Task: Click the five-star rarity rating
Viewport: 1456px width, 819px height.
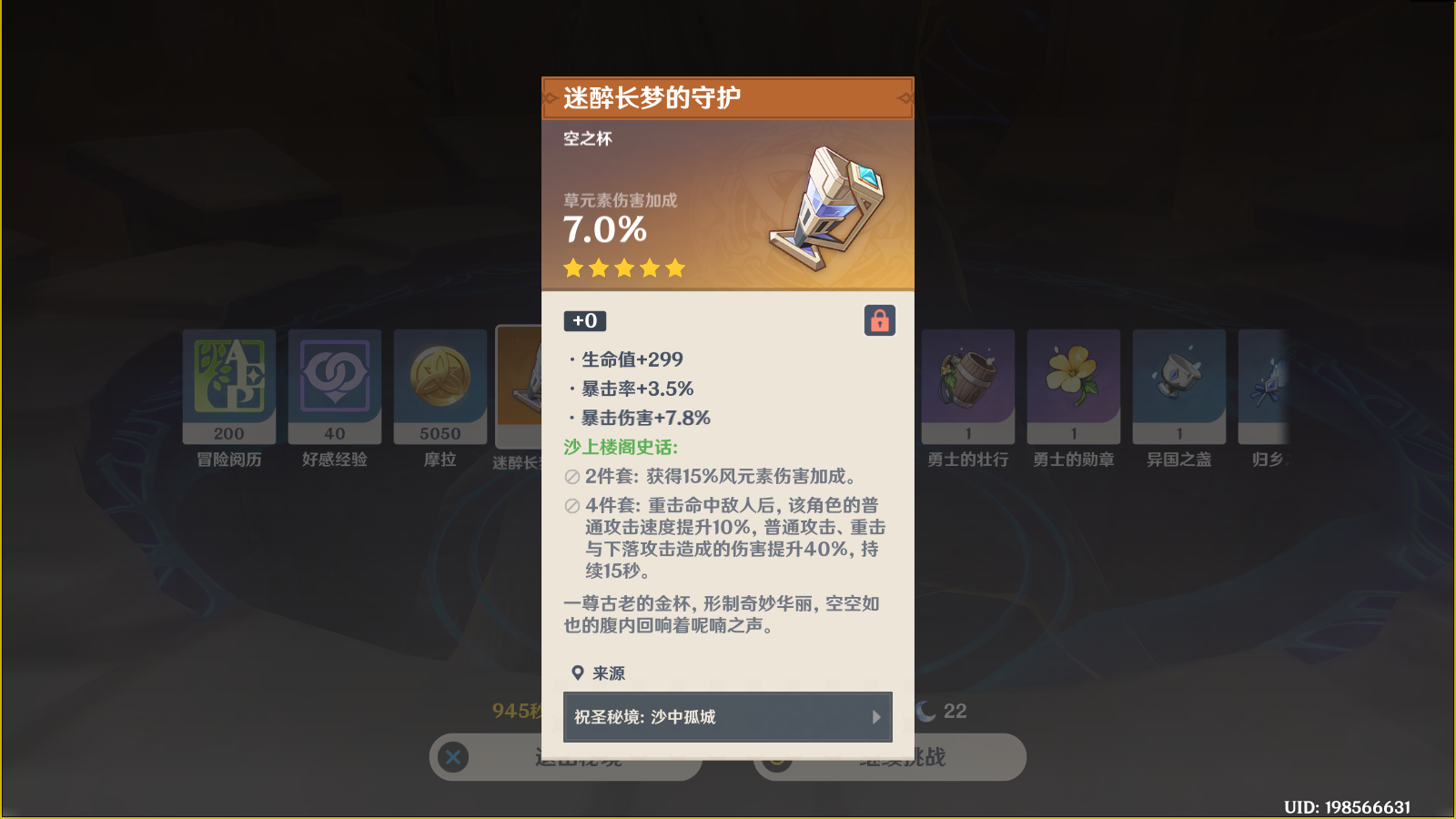Action: 622,268
